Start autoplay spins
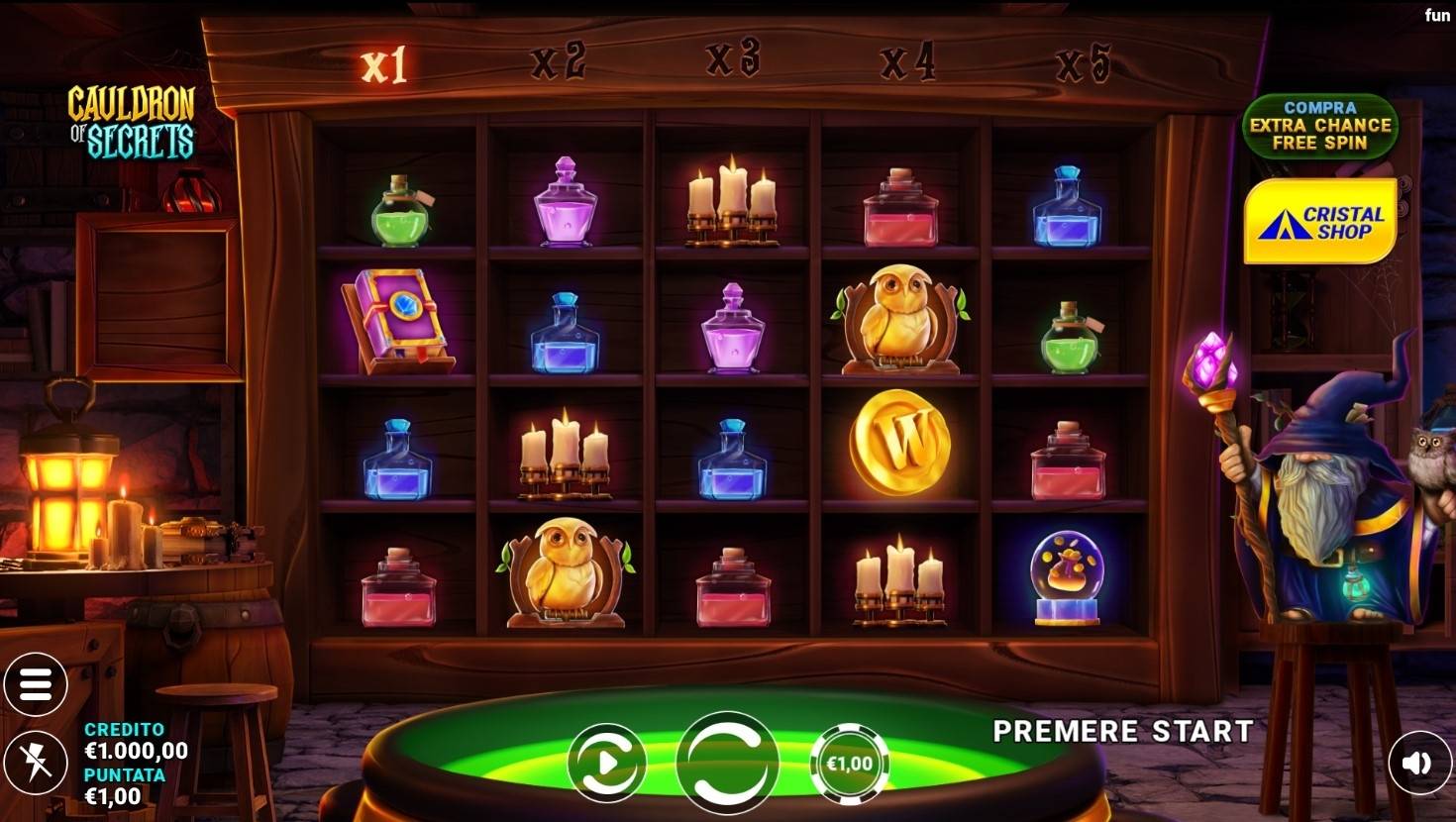The height and width of the screenshot is (822, 1456). pyautogui.click(x=606, y=763)
